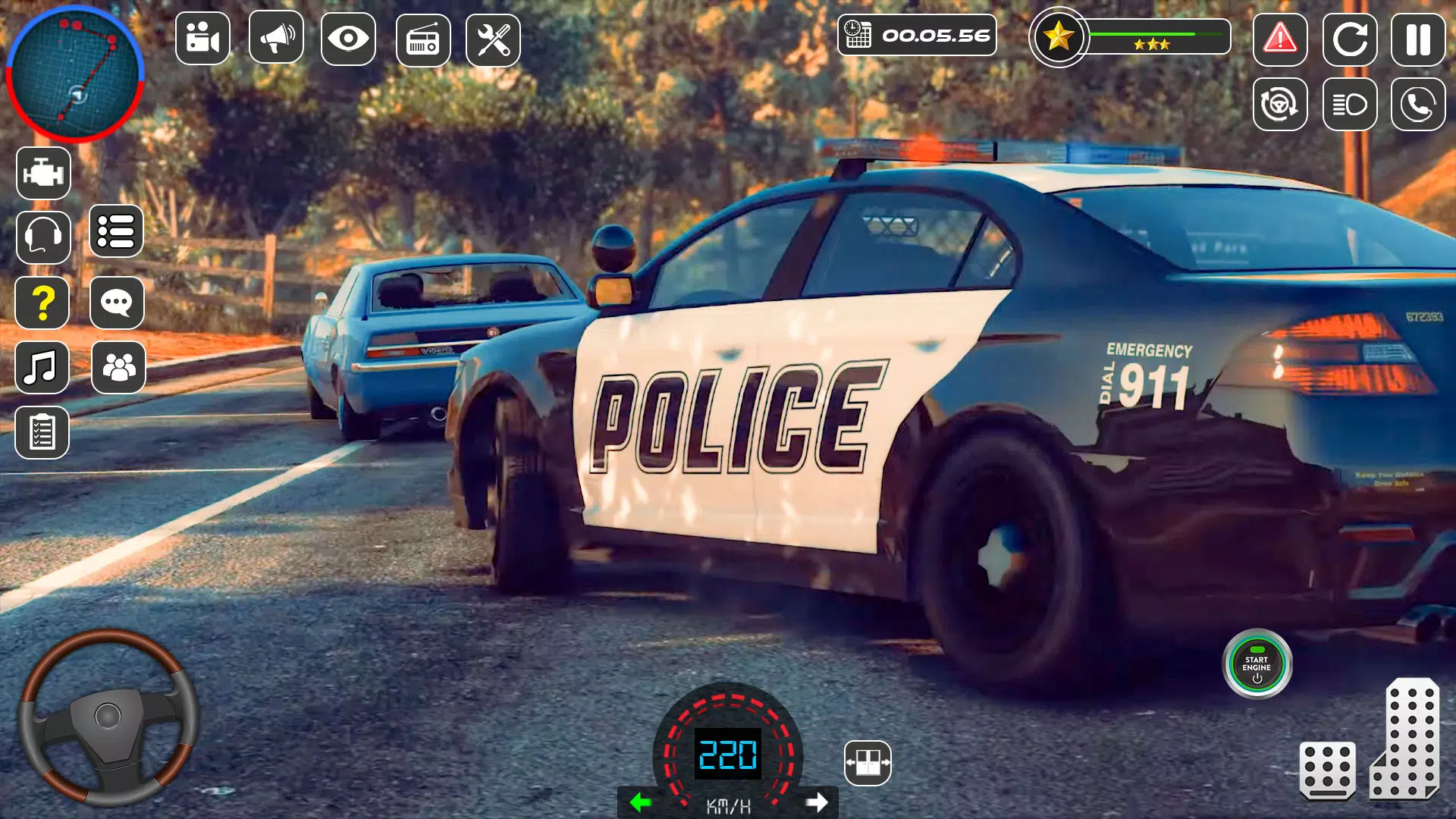The width and height of the screenshot is (1456, 819).
Task: Open the help question mark menu
Action: coord(43,303)
